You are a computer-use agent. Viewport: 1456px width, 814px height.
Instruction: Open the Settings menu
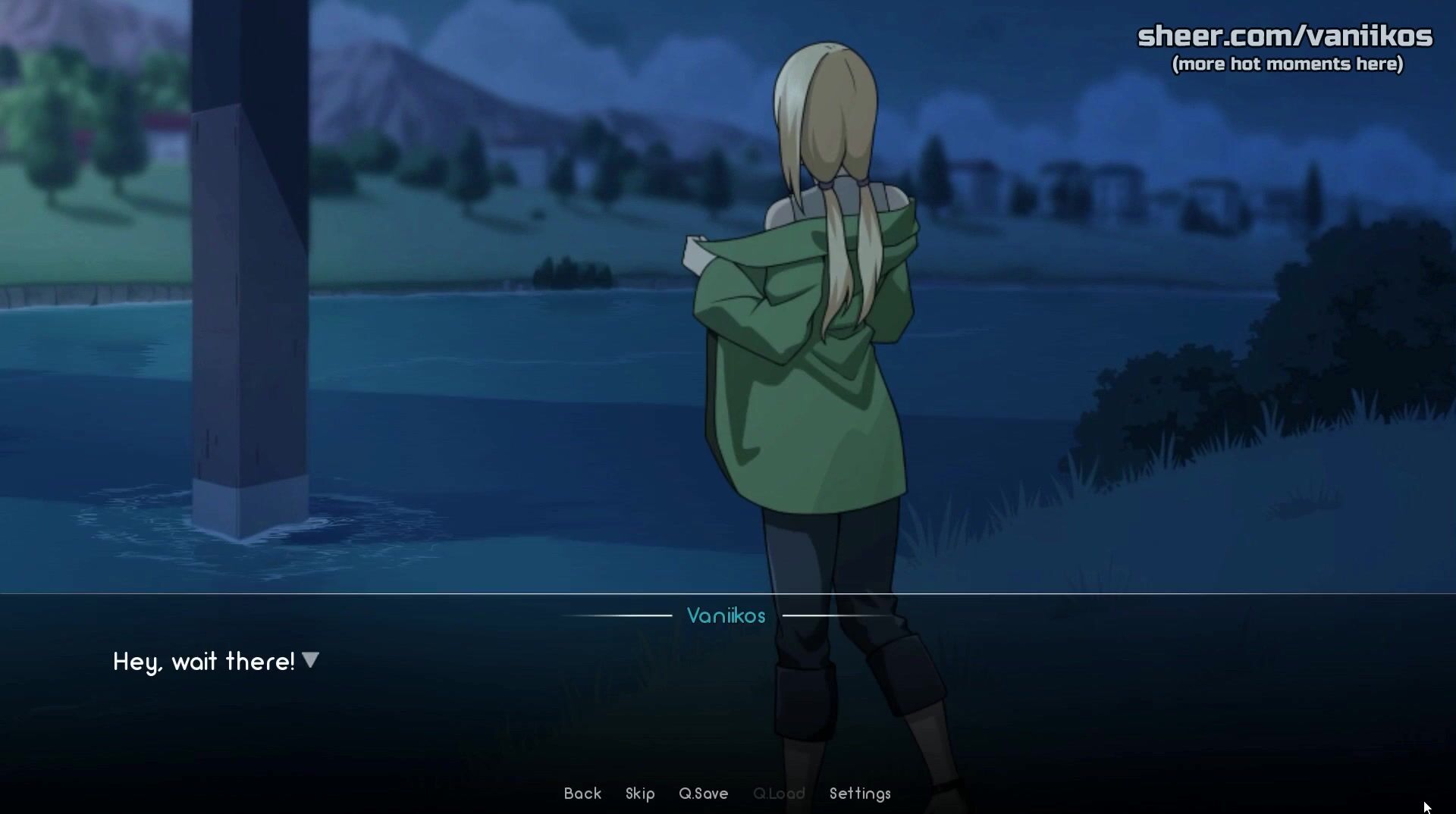click(x=860, y=794)
